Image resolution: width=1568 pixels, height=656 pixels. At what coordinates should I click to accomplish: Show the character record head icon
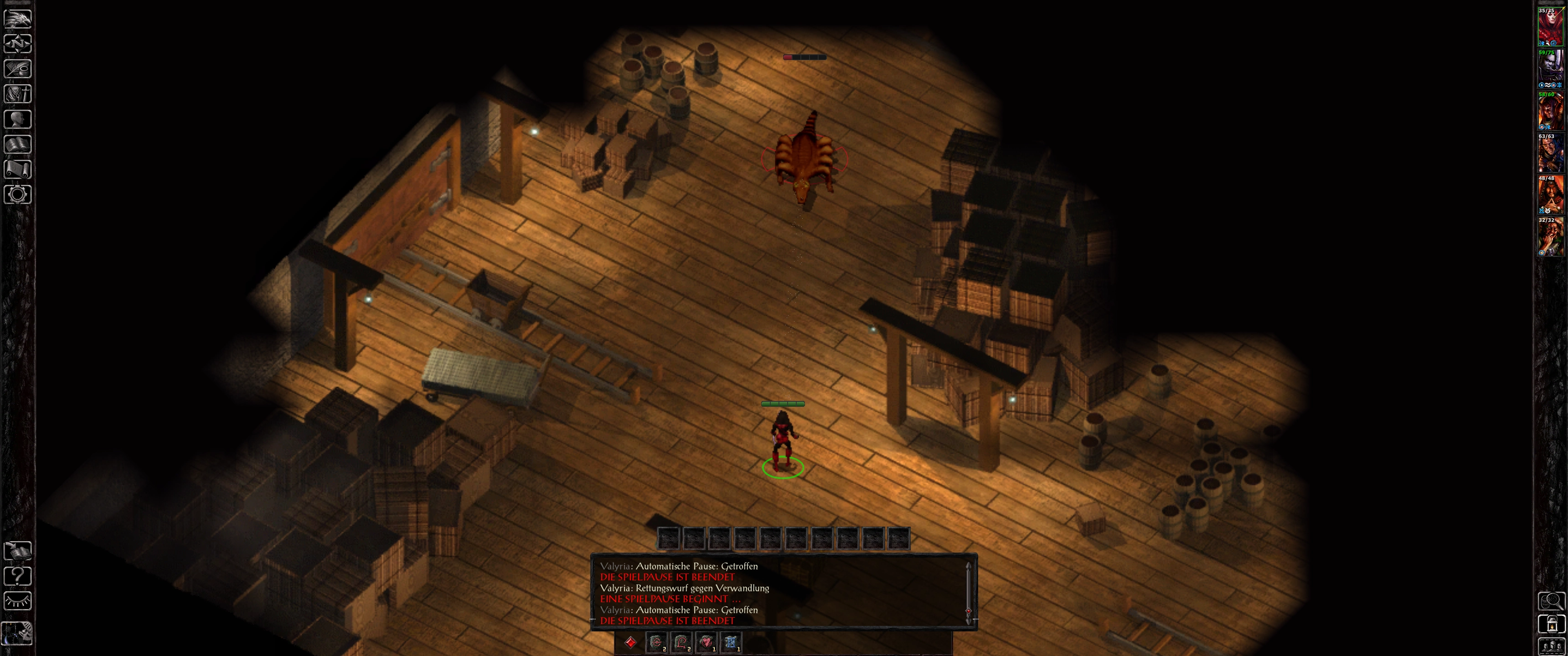18,118
